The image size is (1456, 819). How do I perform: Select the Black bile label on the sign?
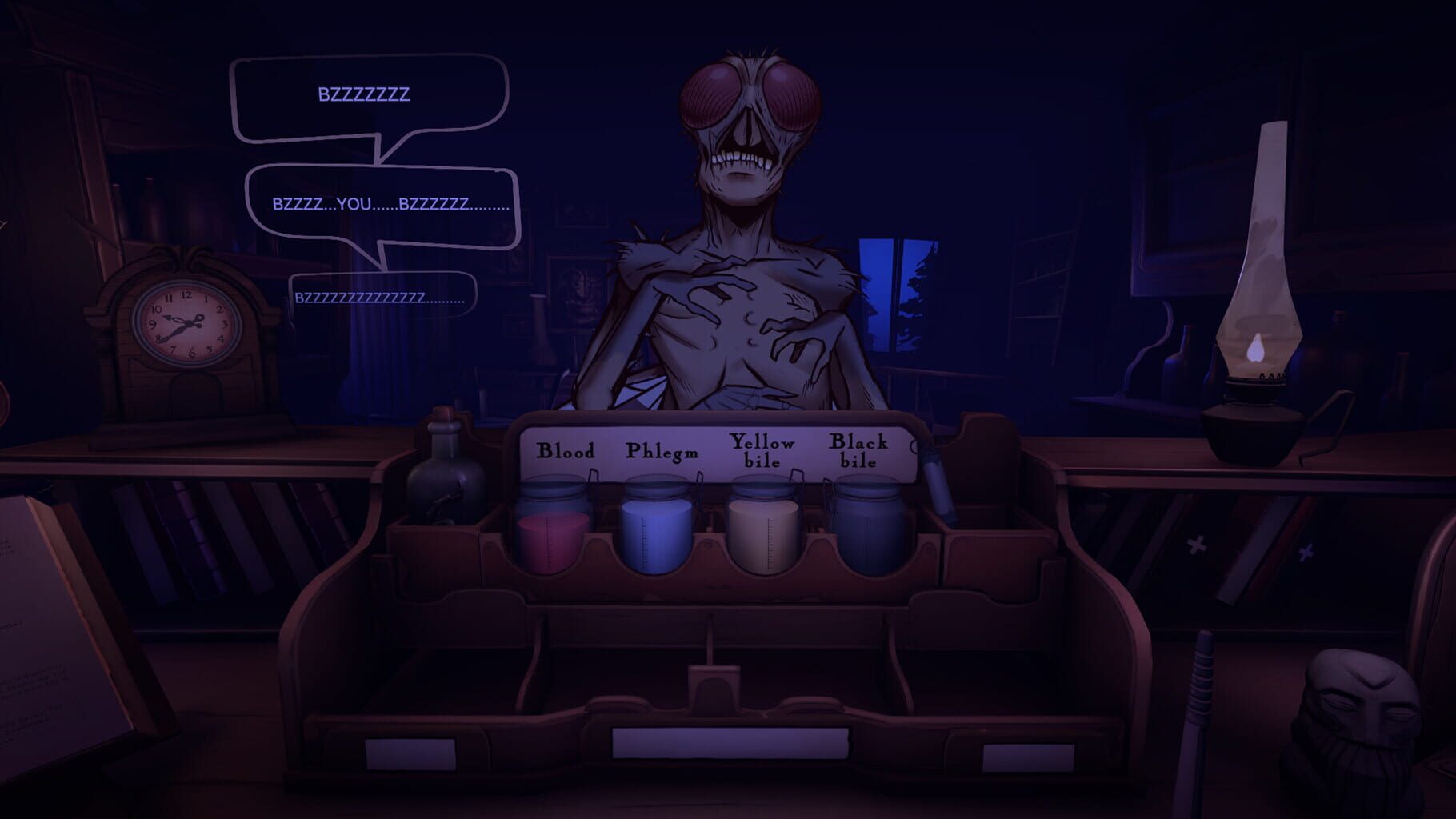858,450
